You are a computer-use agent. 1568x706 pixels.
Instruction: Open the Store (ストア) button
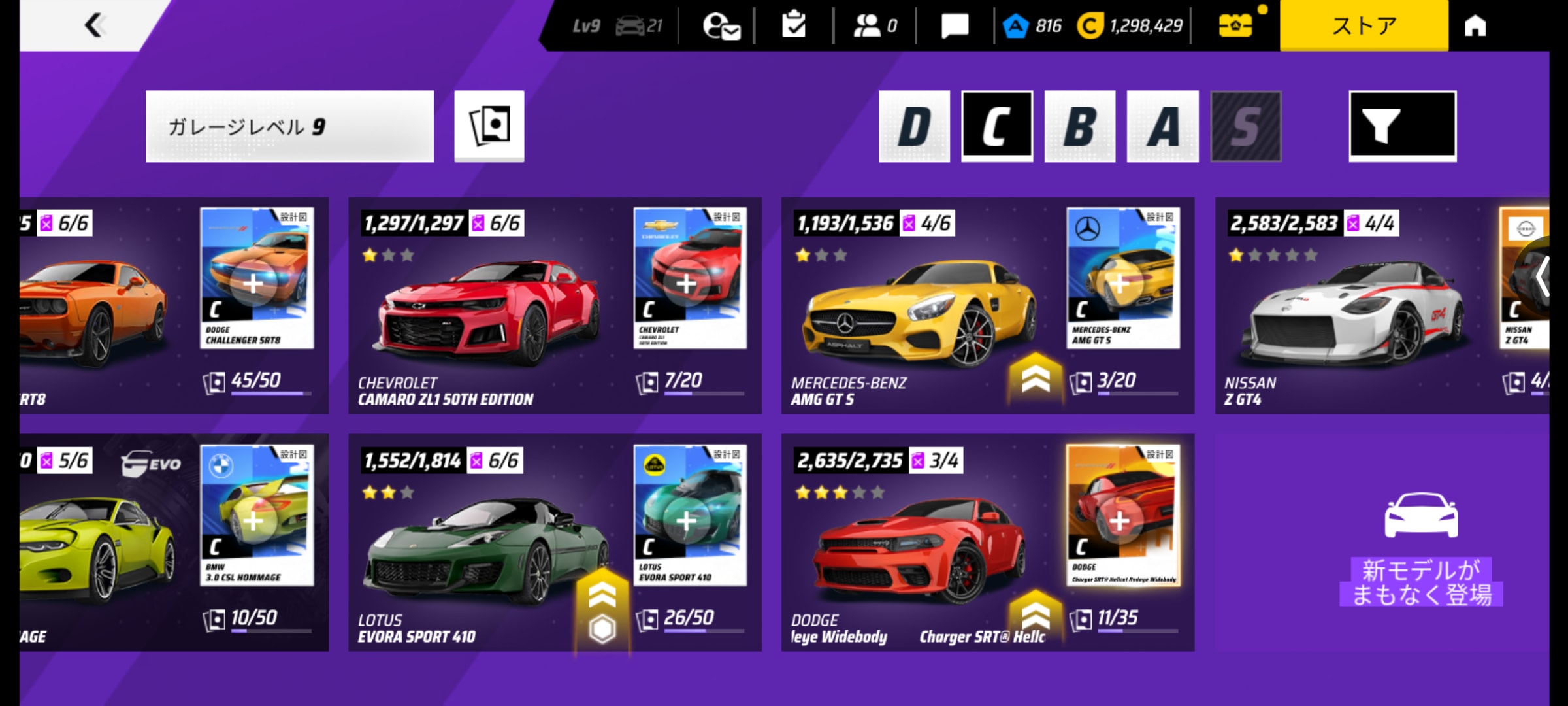(1364, 25)
